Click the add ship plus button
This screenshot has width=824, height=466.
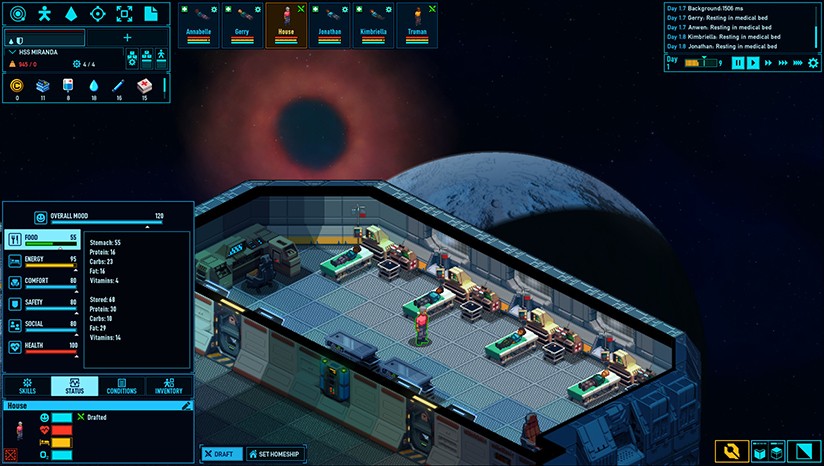[127, 38]
